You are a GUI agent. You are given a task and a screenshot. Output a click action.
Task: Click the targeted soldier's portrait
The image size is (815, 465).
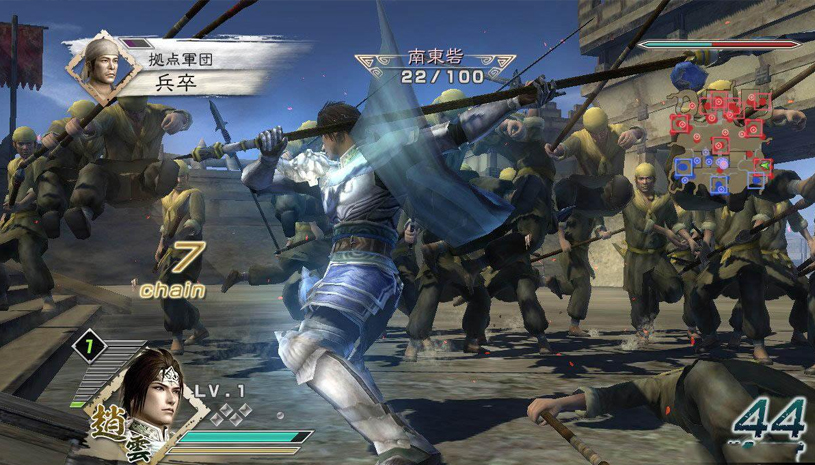point(102,65)
